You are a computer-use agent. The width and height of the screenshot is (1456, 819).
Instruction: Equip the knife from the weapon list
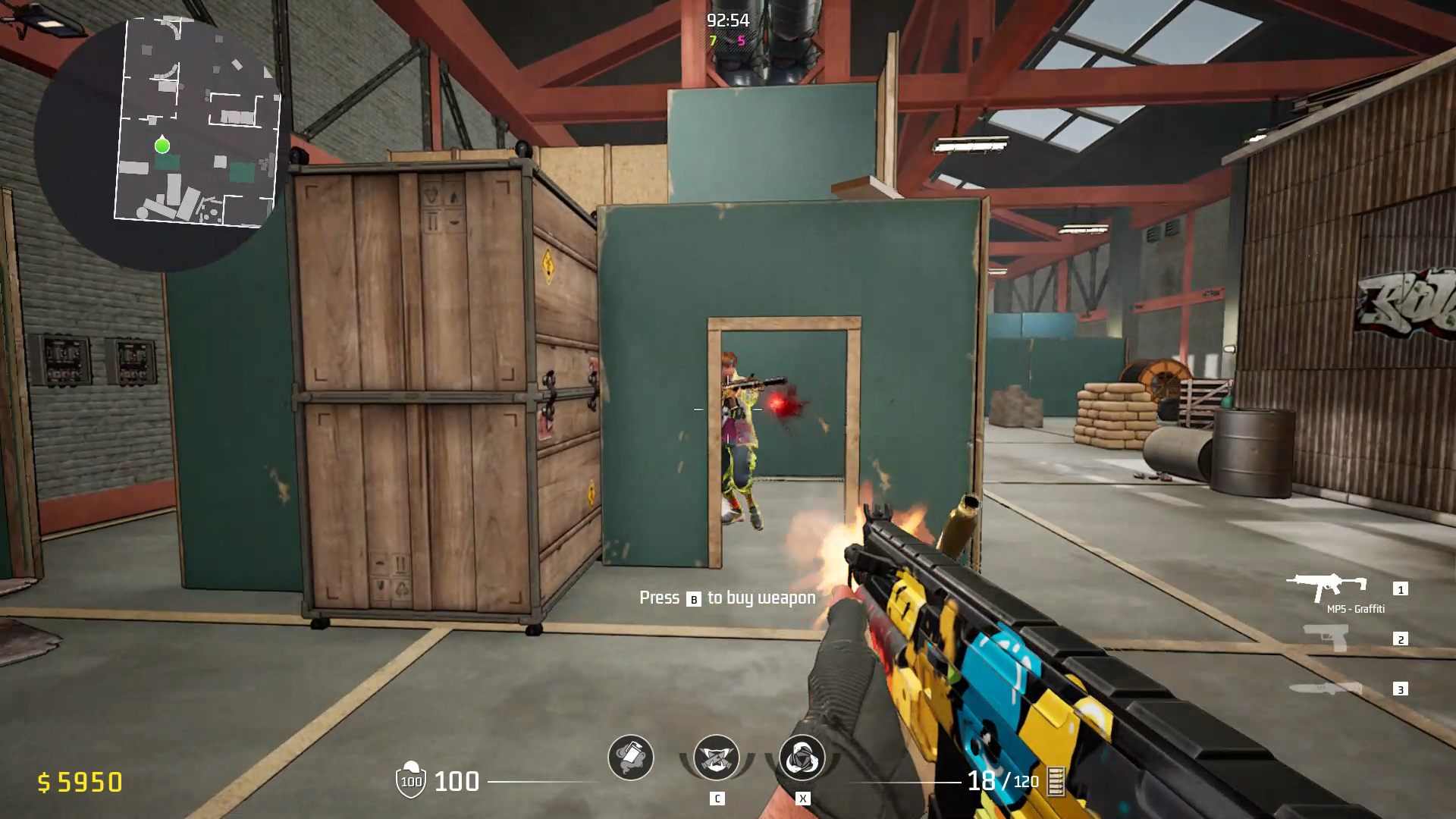[x=1326, y=688]
